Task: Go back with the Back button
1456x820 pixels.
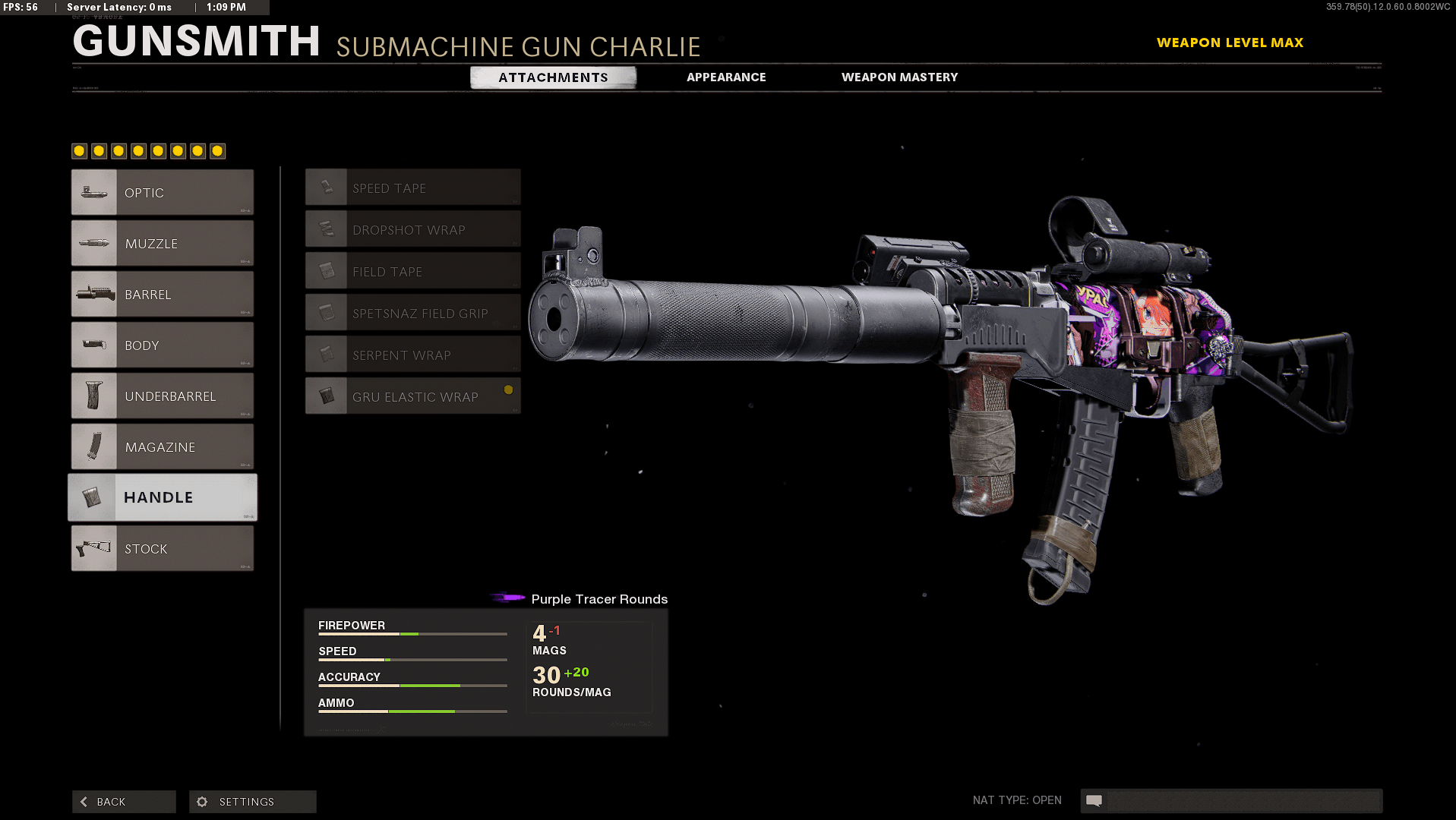Action: [x=124, y=802]
